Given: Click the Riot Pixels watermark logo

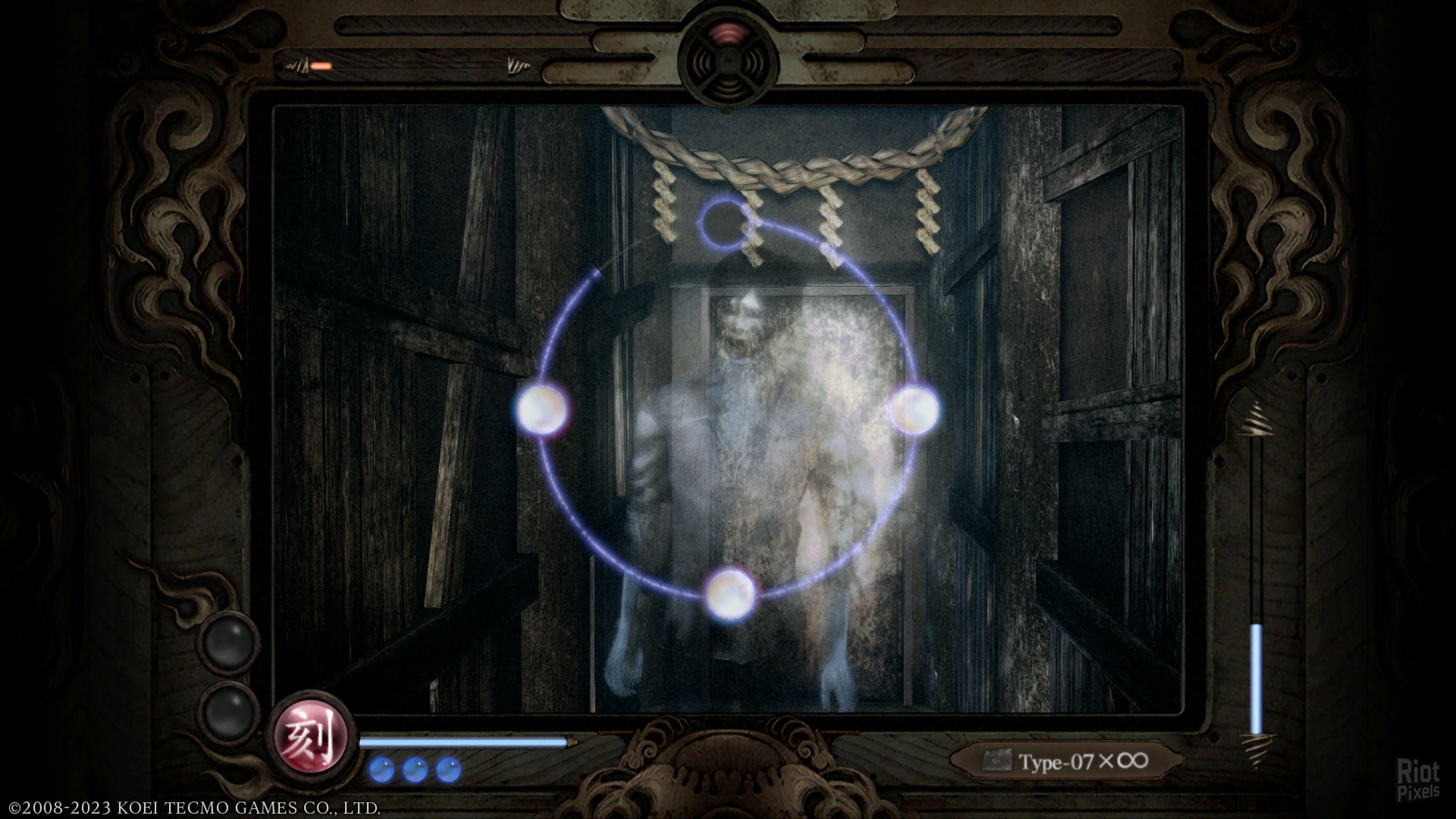Looking at the screenshot, I should tap(1418, 780).
